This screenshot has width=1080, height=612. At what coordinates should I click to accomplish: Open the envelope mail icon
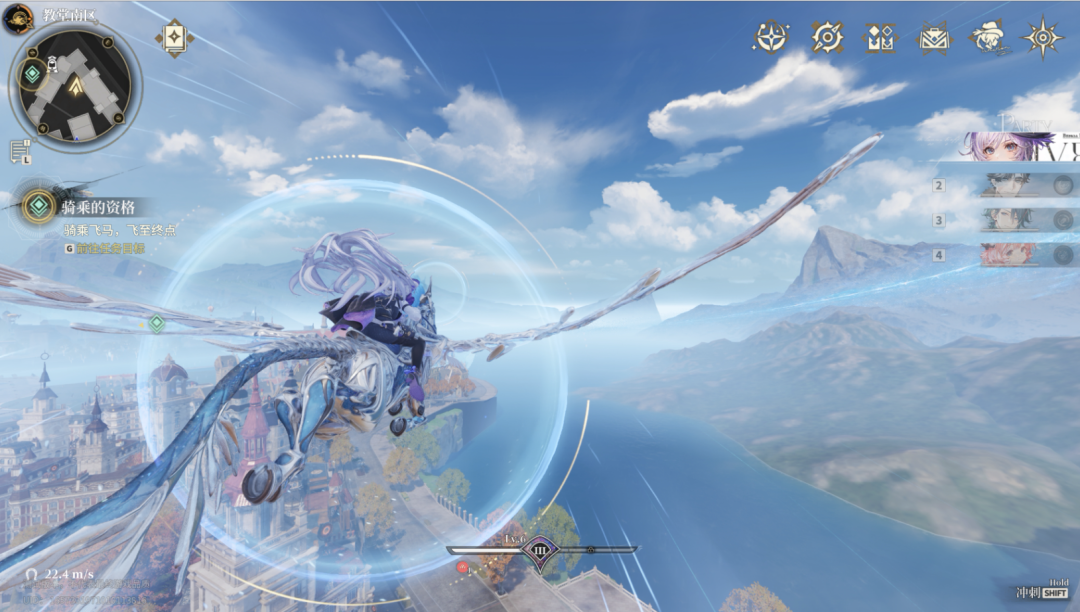click(935, 38)
